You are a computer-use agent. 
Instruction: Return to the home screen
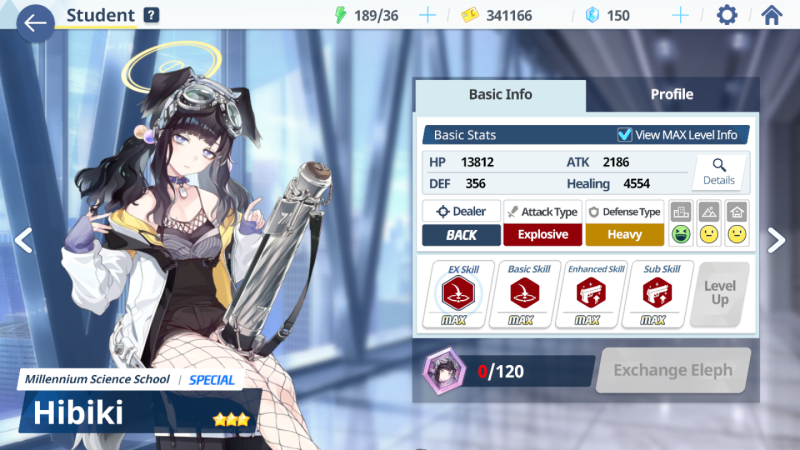pyautogui.click(x=771, y=15)
